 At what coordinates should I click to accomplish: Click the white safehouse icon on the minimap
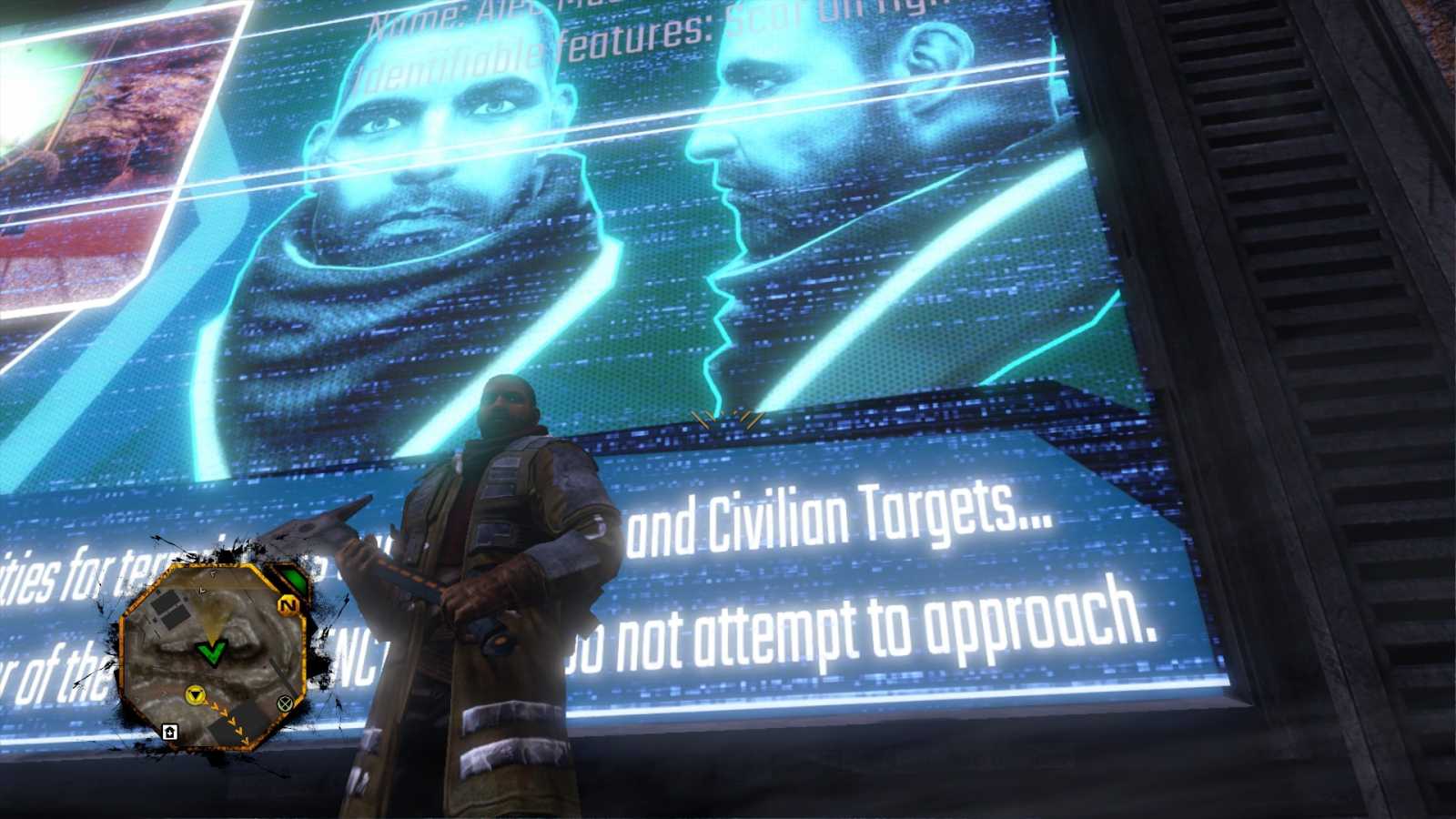170,732
